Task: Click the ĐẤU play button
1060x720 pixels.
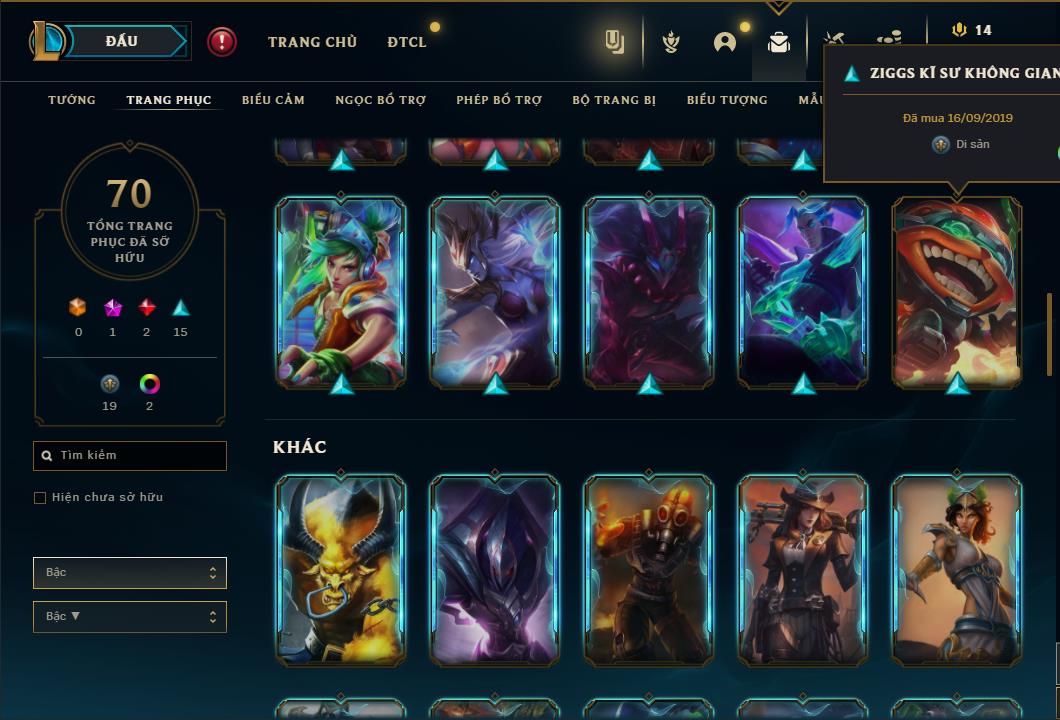Action: coord(122,41)
